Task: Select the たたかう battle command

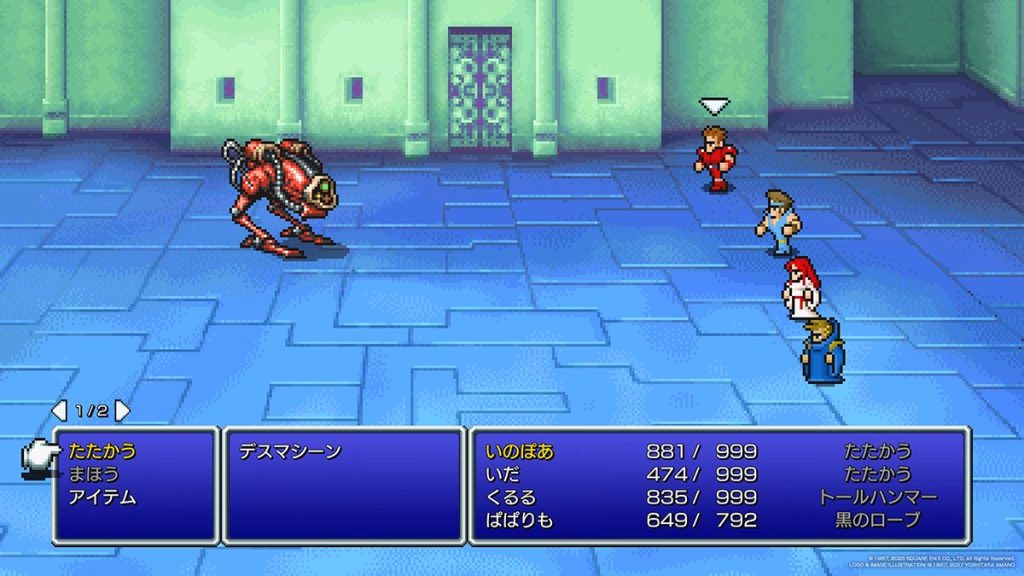Action: coord(103,451)
